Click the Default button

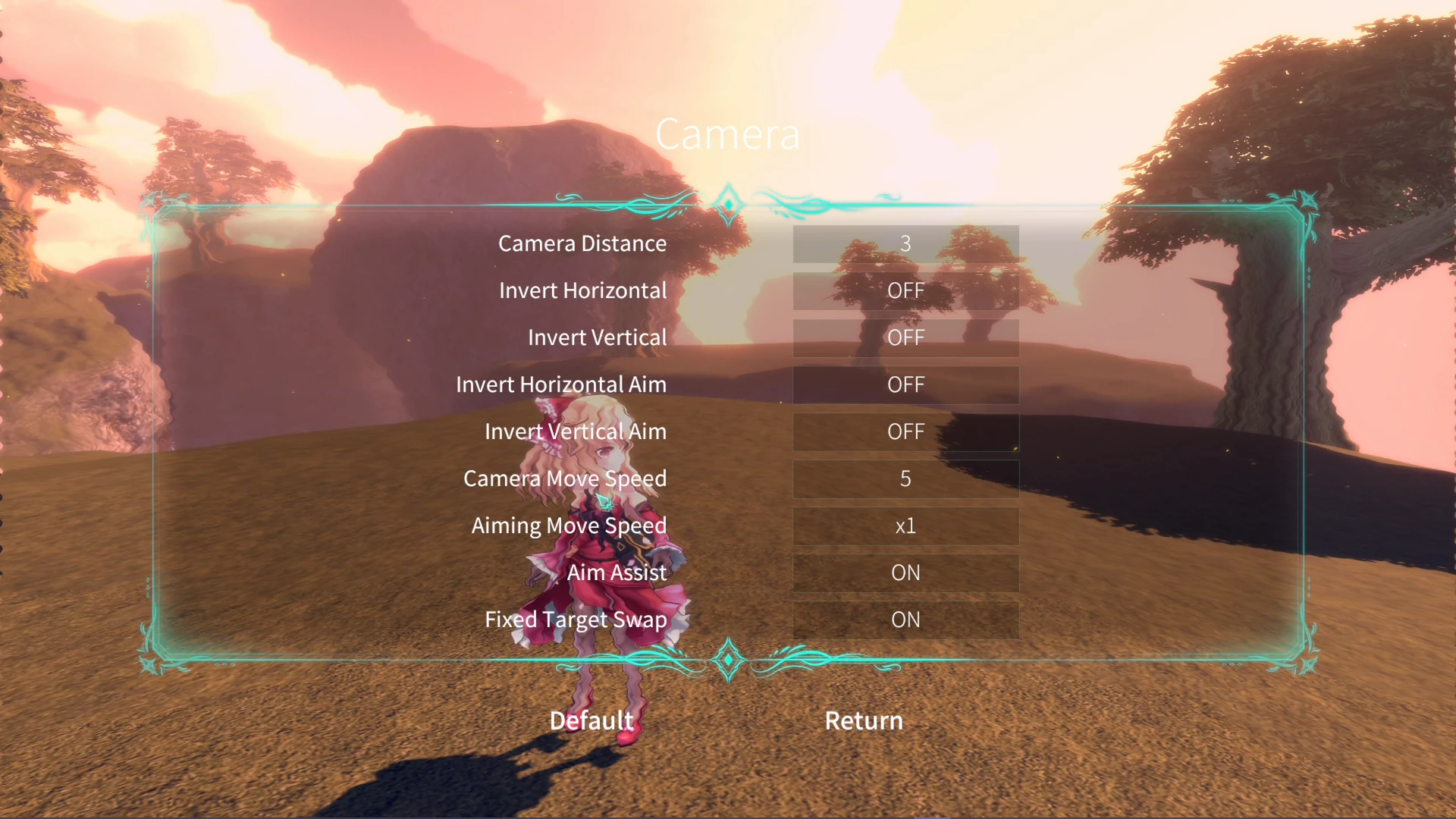coord(591,720)
